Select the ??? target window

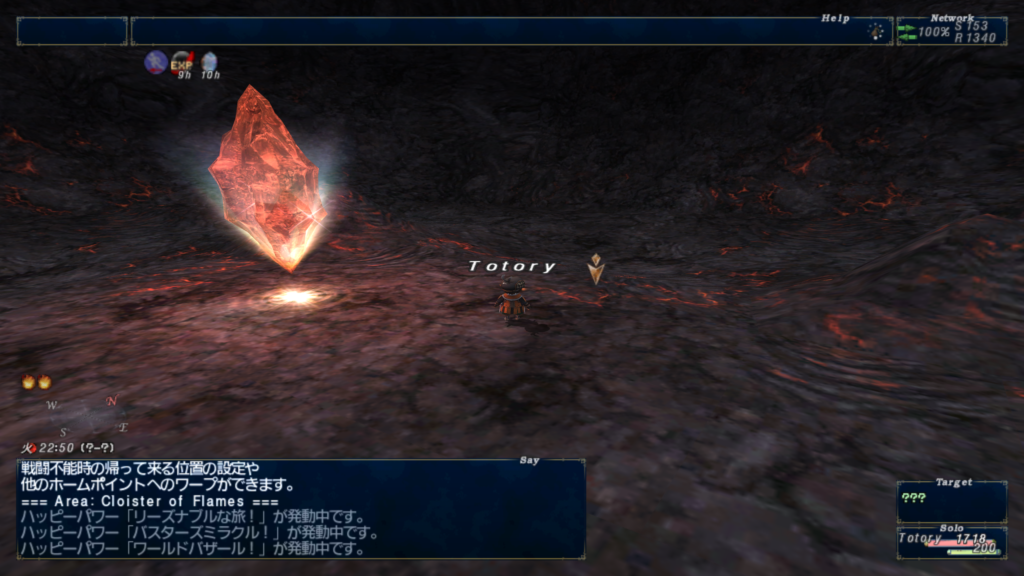point(951,502)
